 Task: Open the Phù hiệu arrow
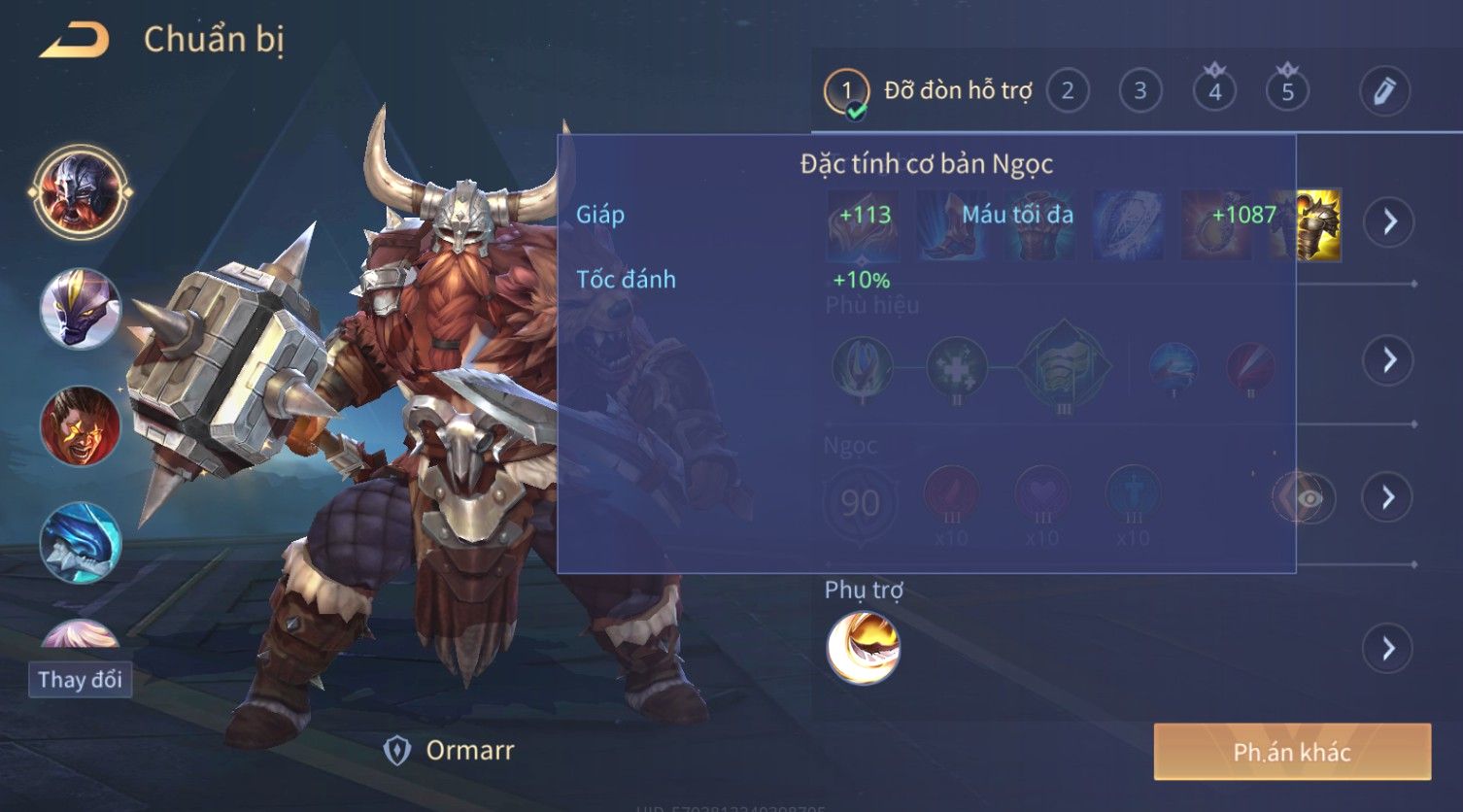1389,359
